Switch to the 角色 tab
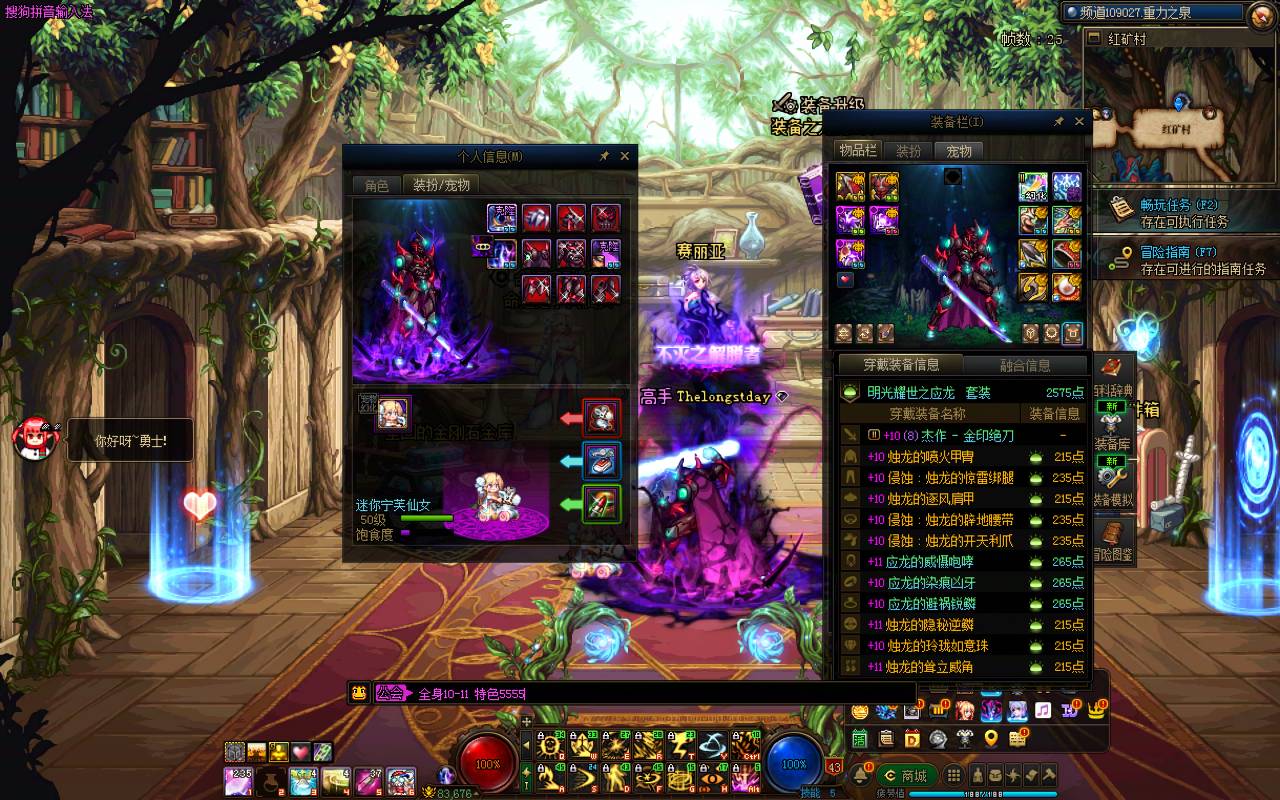This screenshot has width=1280, height=800. (x=377, y=185)
